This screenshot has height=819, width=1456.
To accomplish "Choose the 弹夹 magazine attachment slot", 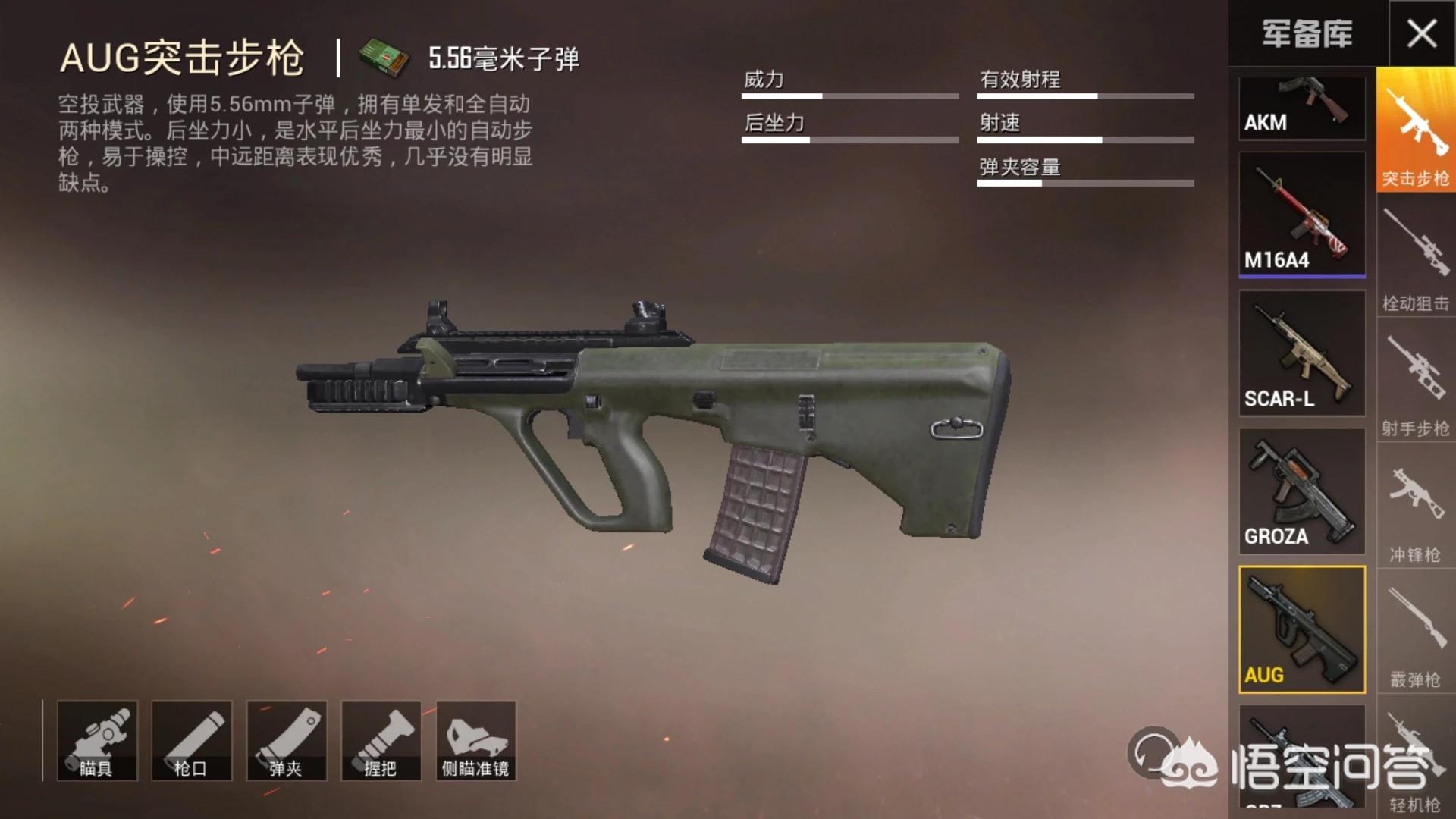I will (x=287, y=741).
